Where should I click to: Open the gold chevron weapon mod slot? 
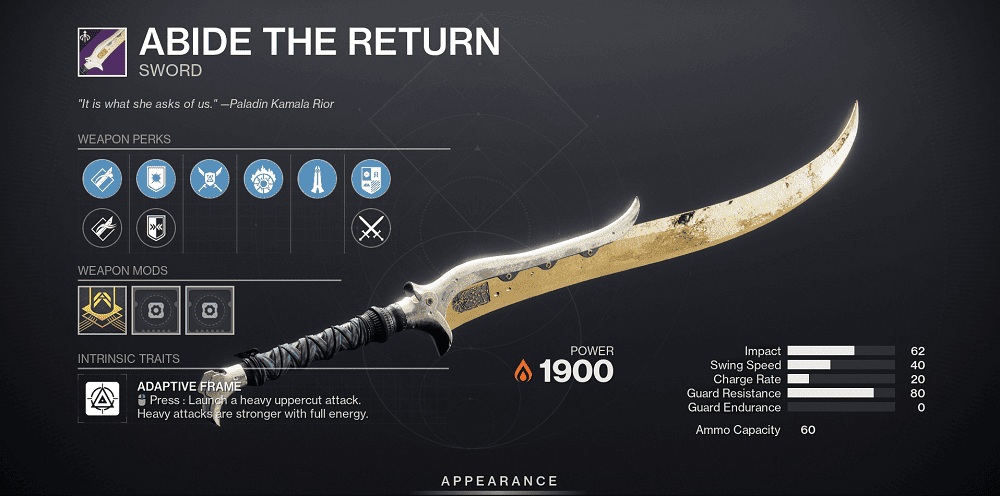click(x=101, y=310)
